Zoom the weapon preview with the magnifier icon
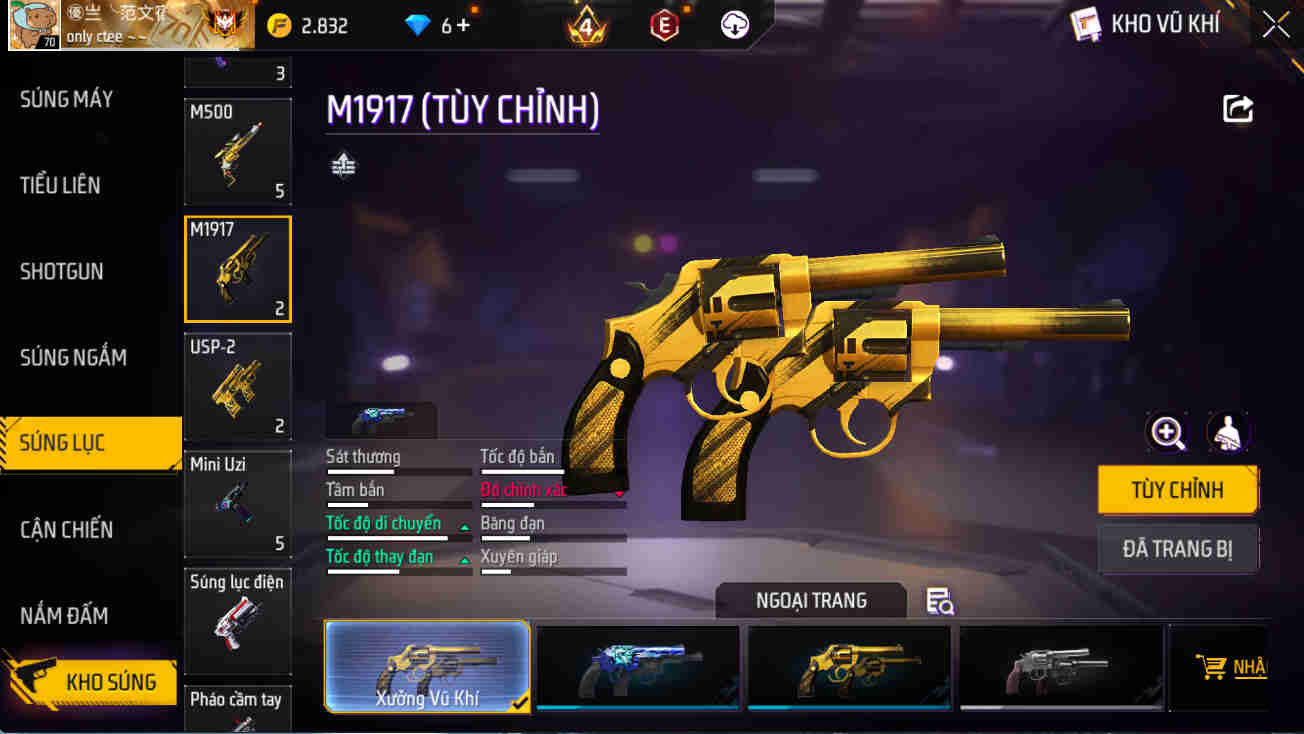The image size is (1304, 734). point(1165,434)
